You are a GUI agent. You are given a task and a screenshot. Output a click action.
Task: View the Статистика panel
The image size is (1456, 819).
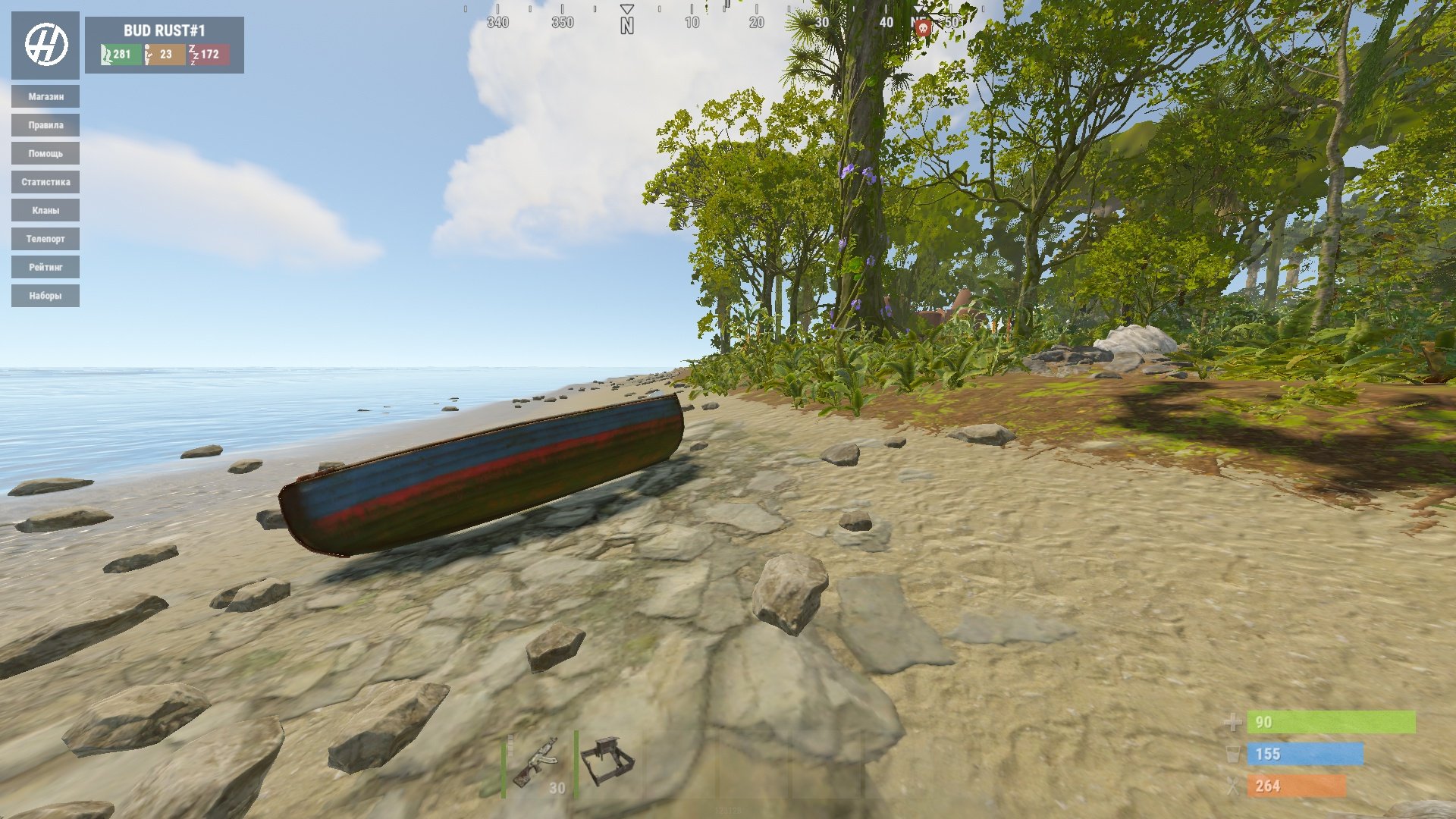click(45, 182)
